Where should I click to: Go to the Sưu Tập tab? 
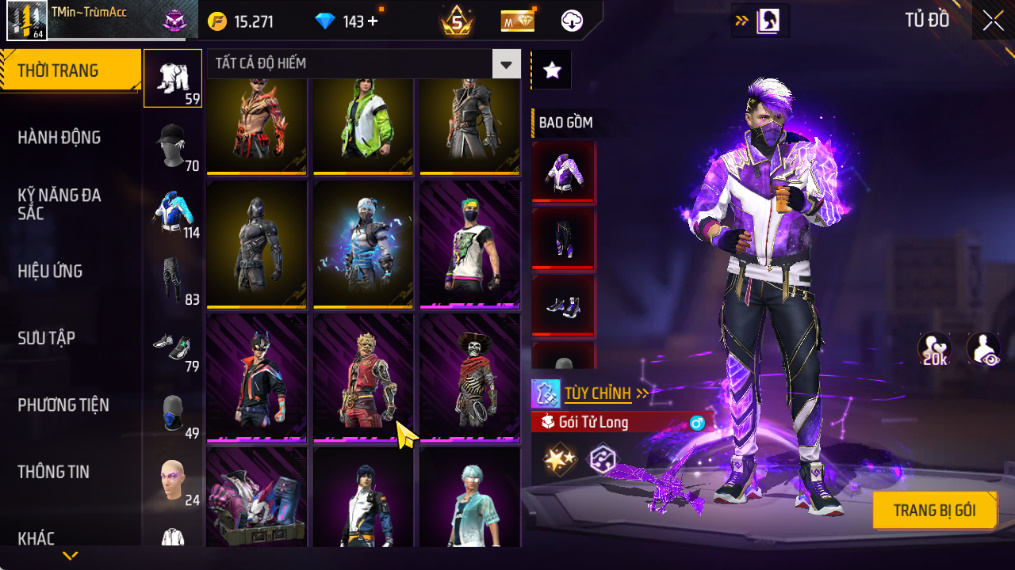coord(47,338)
